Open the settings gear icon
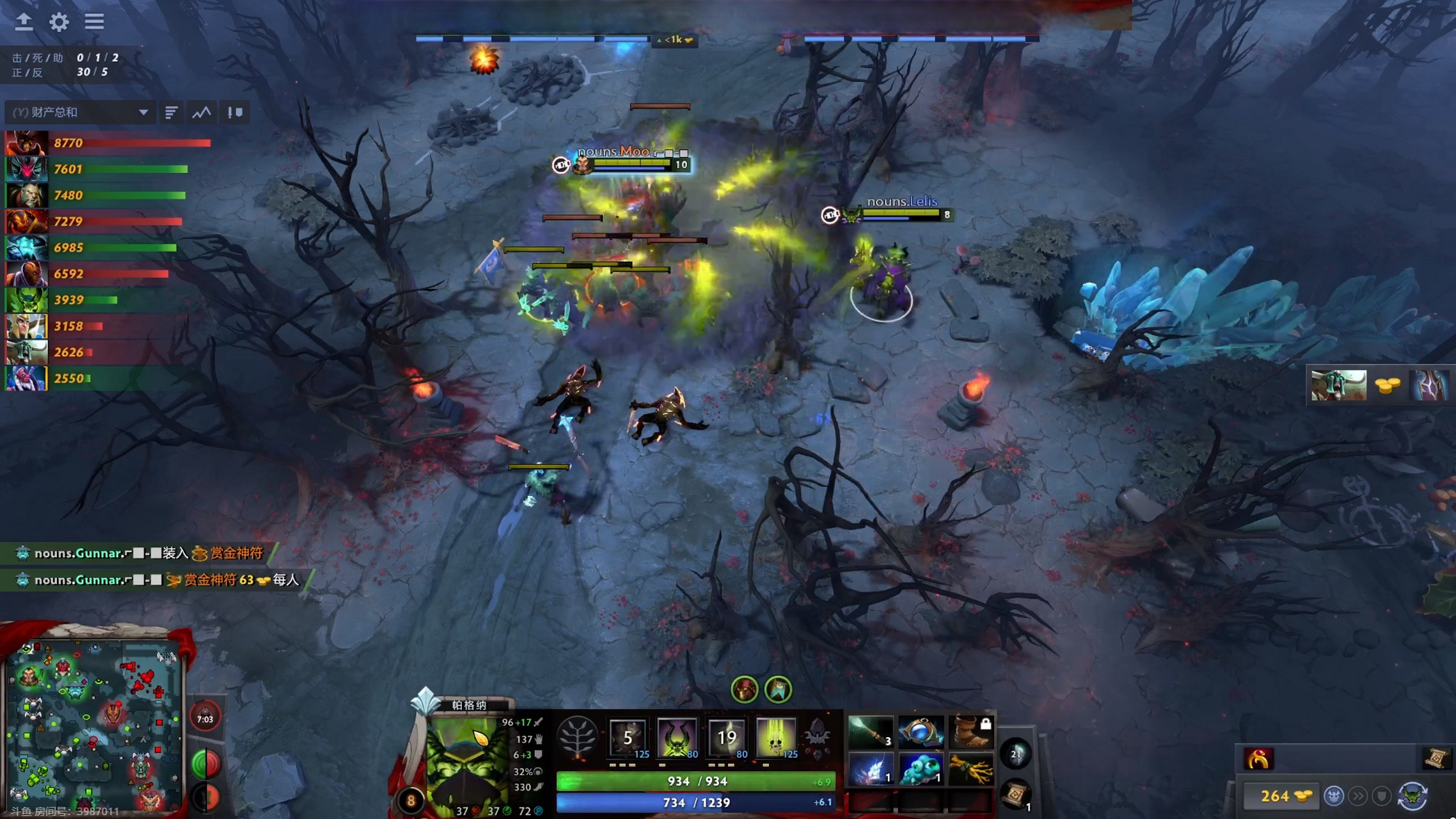 click(x=59, y=22)
